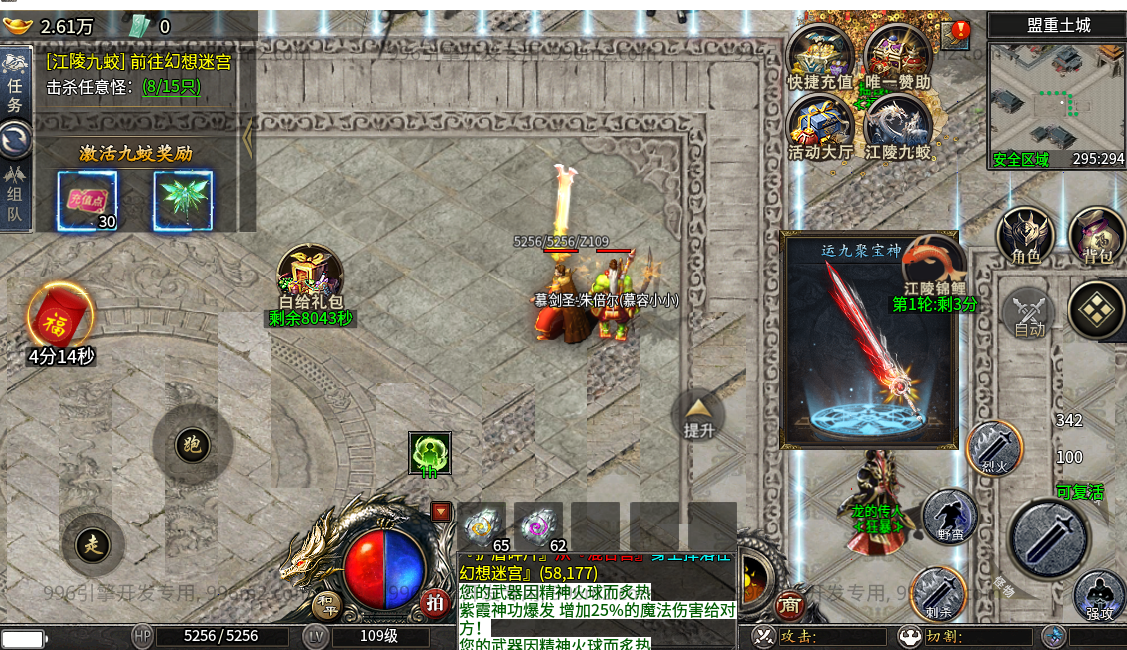Use the 强攻 strong attack button
This screenshot has width=1127, height=650.
tap(1100, 596)
